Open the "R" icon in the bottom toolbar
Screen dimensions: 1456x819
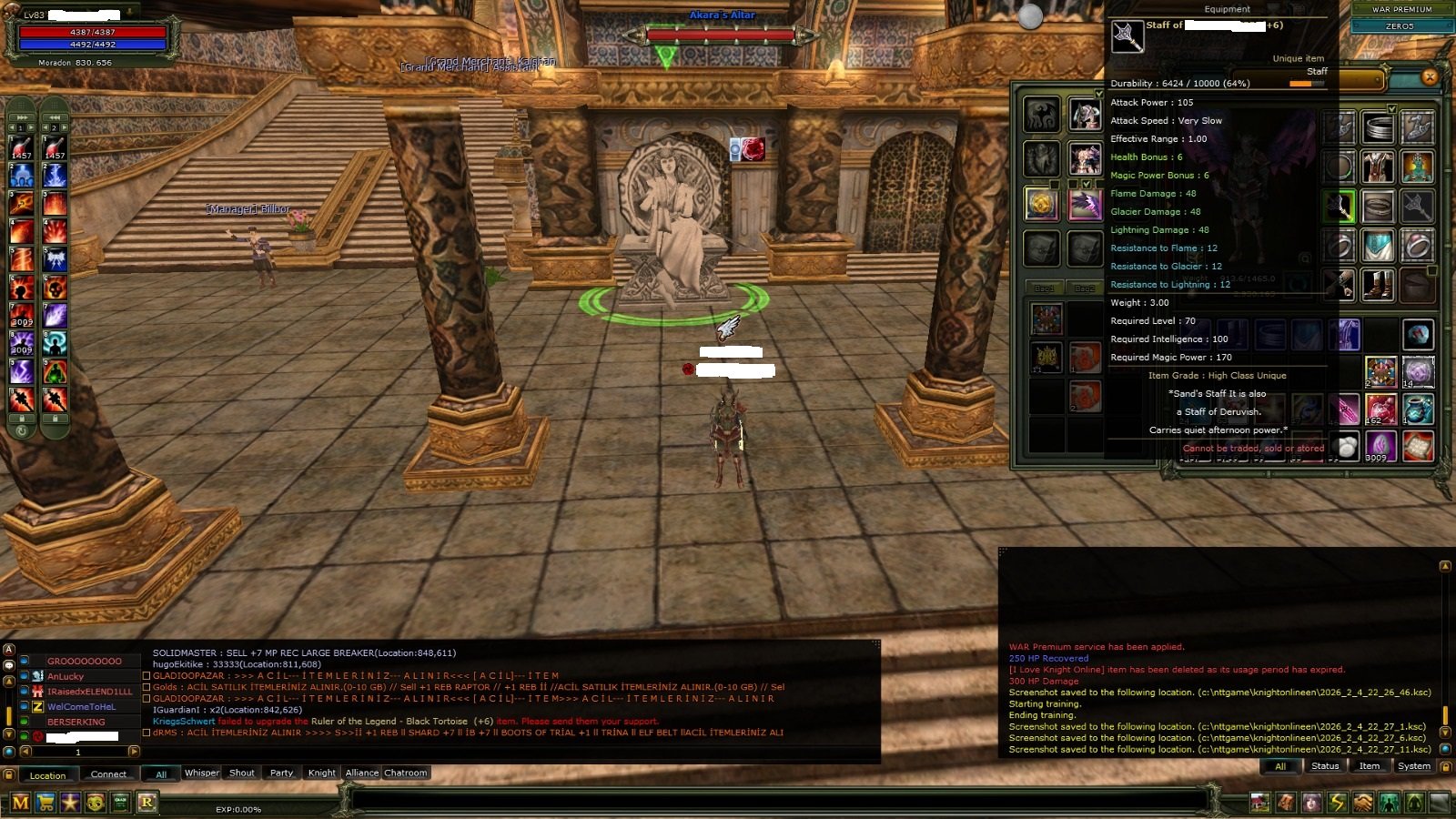pos(149,801)
